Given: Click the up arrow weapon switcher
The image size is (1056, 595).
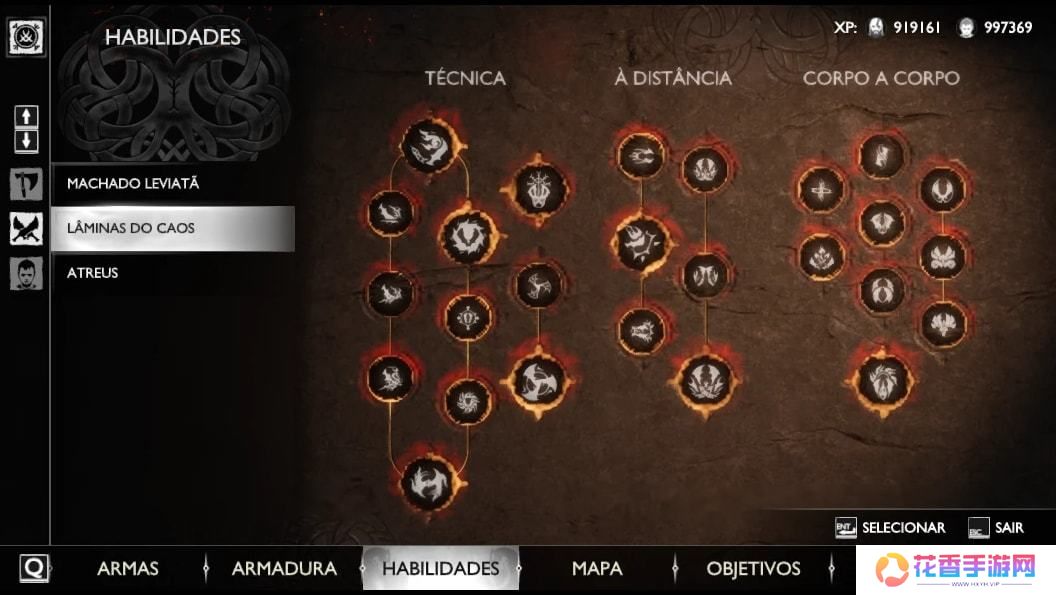Looking at the screenshot, I should click(26, 116).
